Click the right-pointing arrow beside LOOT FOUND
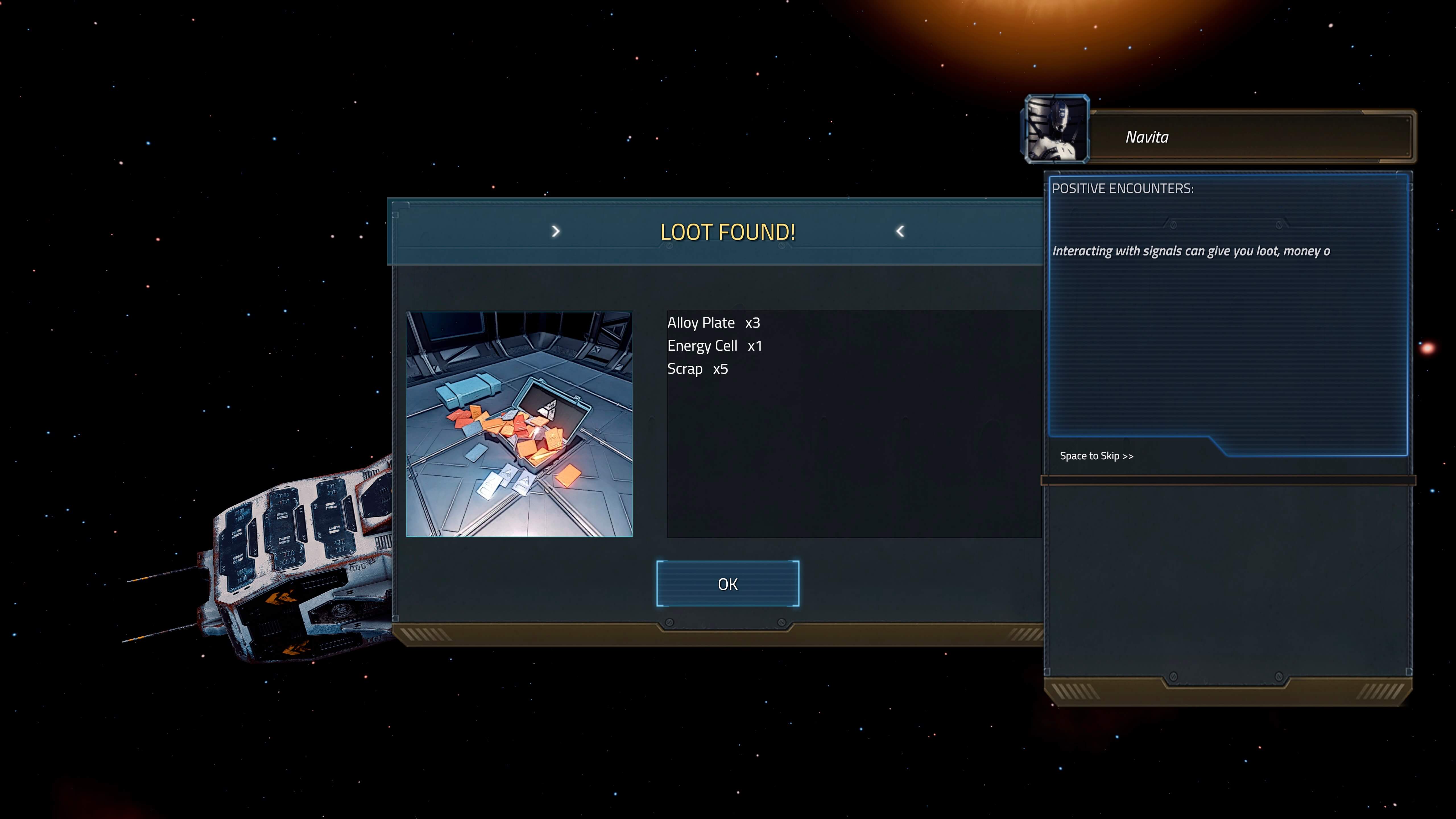 click(556, 231)
